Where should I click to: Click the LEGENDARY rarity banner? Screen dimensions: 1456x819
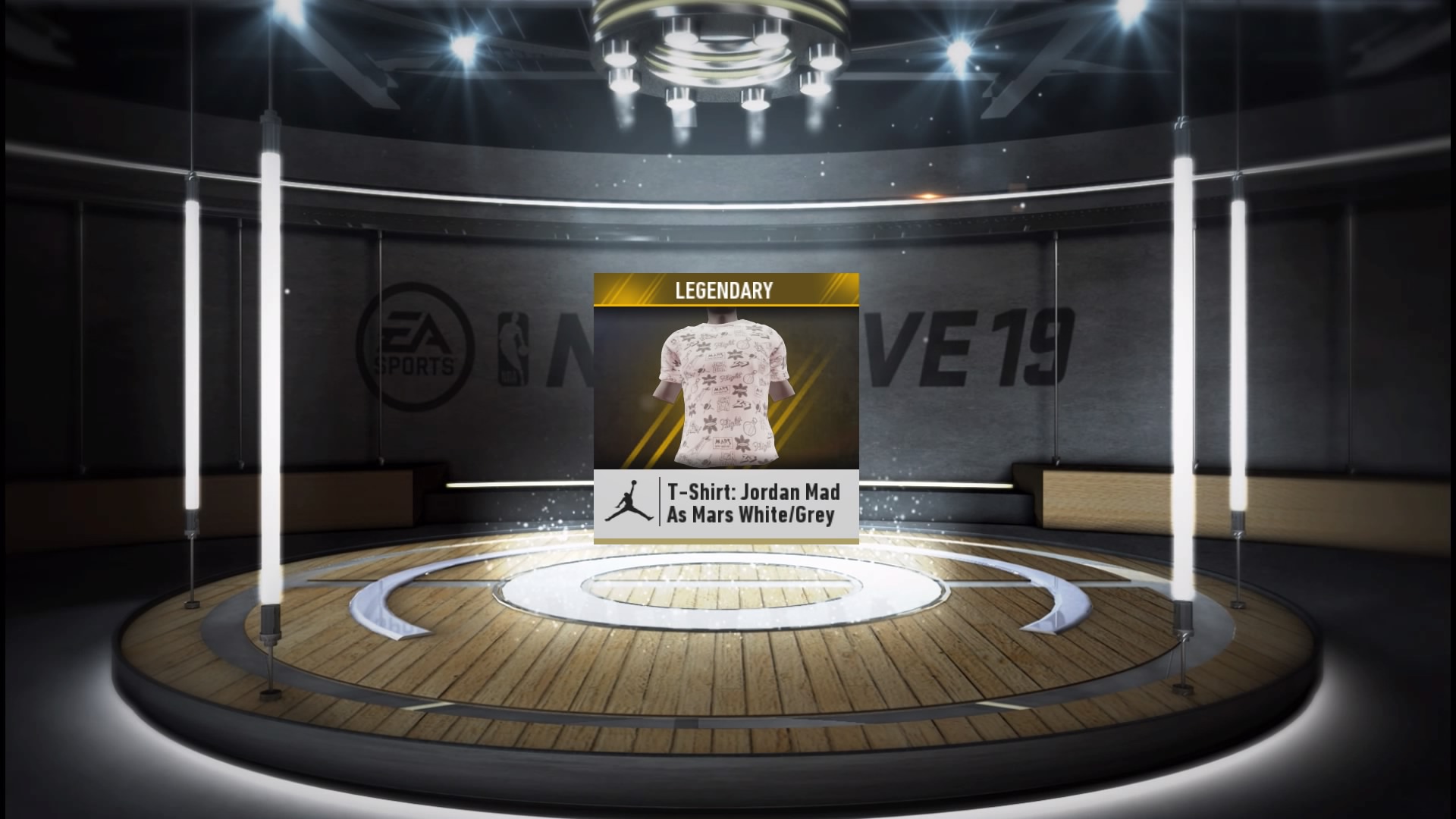click(x=725, y=290)
